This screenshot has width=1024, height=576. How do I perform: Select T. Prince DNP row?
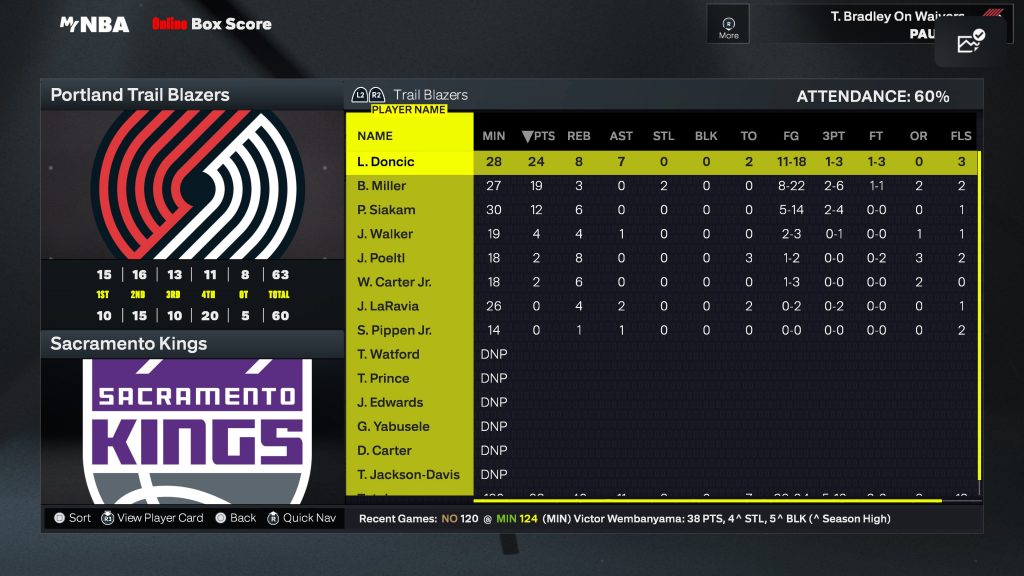[x=383, y=378]
